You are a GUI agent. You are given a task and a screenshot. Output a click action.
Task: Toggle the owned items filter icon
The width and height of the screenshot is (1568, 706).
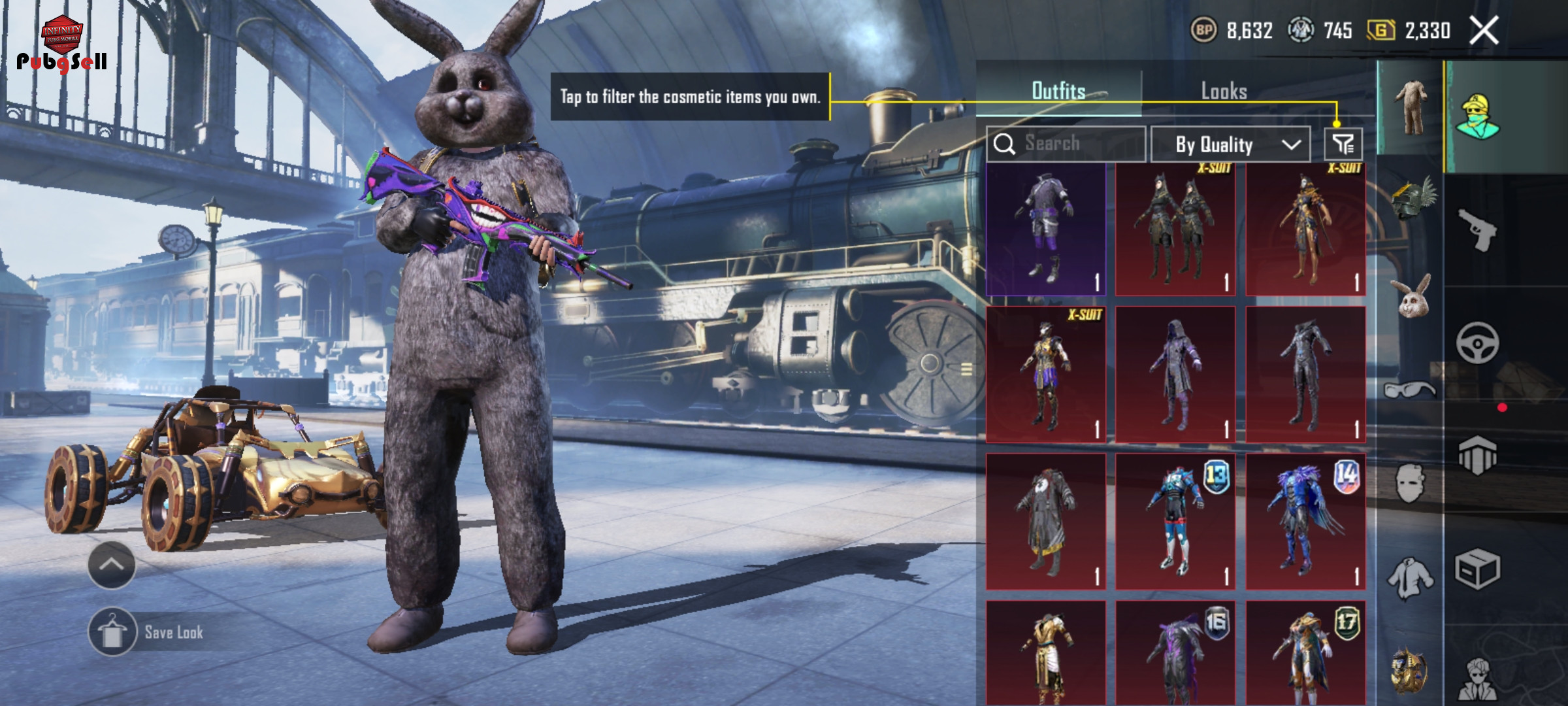coord(1343,144)
